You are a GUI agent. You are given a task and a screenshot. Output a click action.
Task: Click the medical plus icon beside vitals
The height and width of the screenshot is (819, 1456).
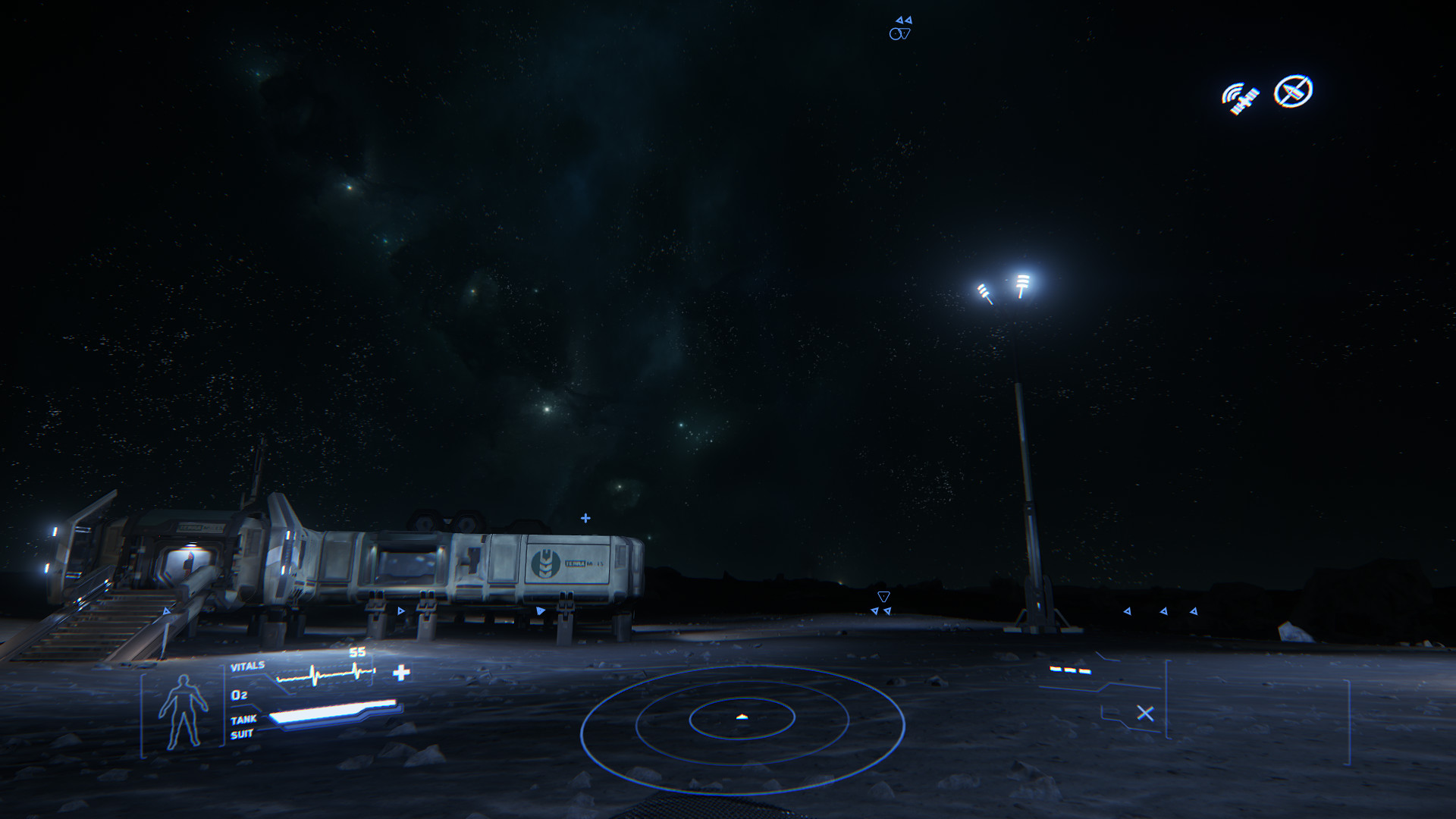[401, 673]
